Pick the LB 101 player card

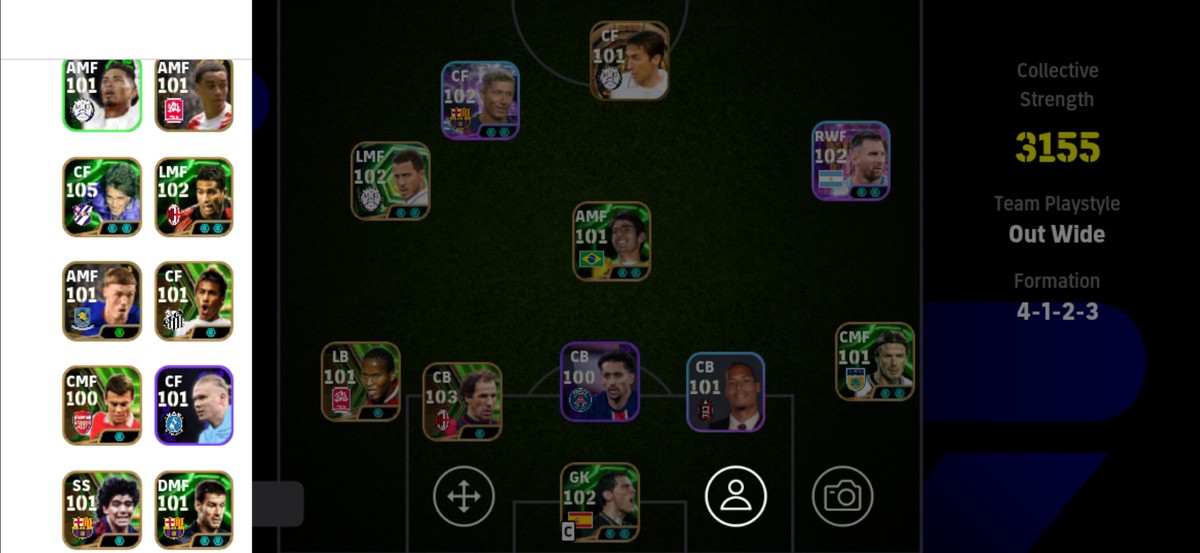[361, 381]
